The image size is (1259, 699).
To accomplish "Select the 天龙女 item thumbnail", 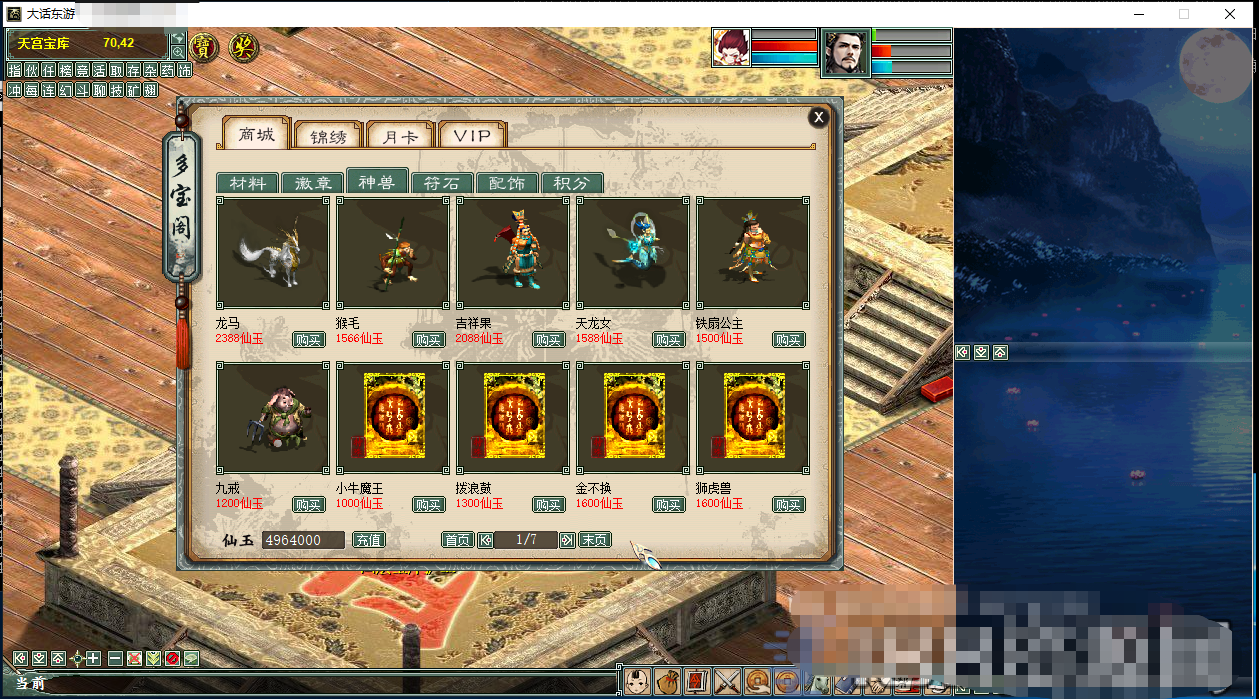I will click(x=633, y=253).
